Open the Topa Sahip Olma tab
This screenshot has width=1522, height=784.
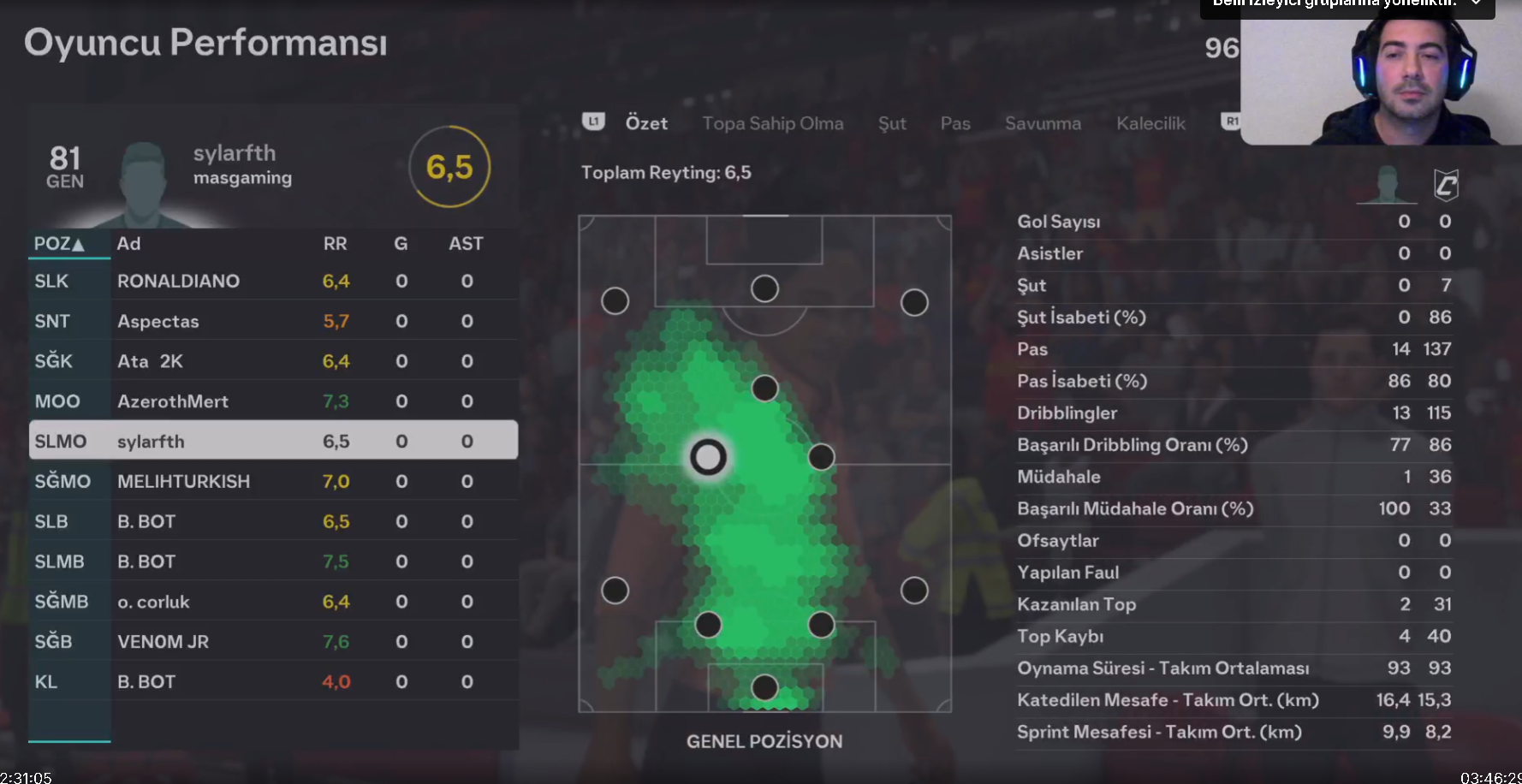(x=772, y=123)
